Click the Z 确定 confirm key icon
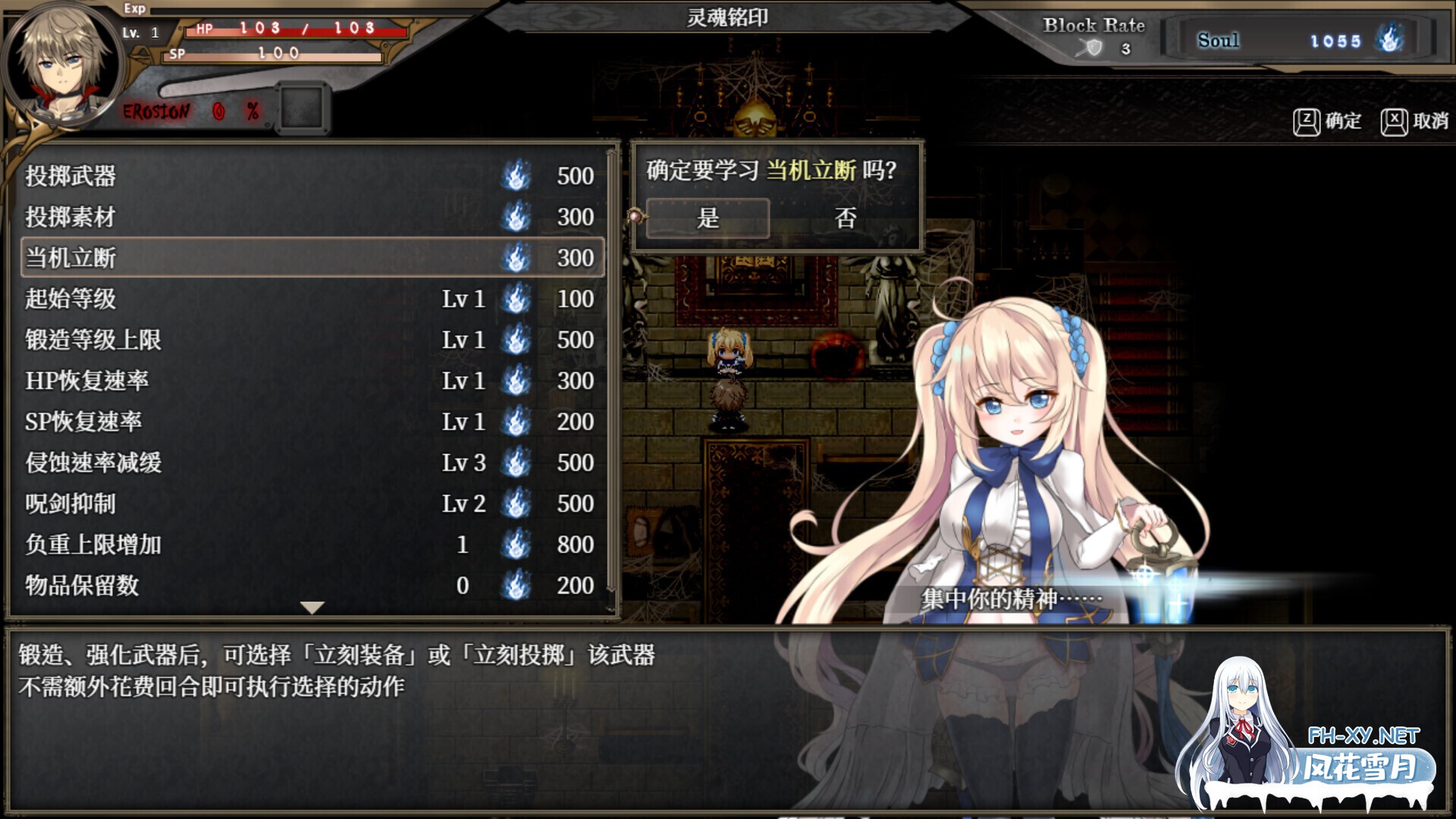Screen dimensions: 1456x819 pos(1307,120)
